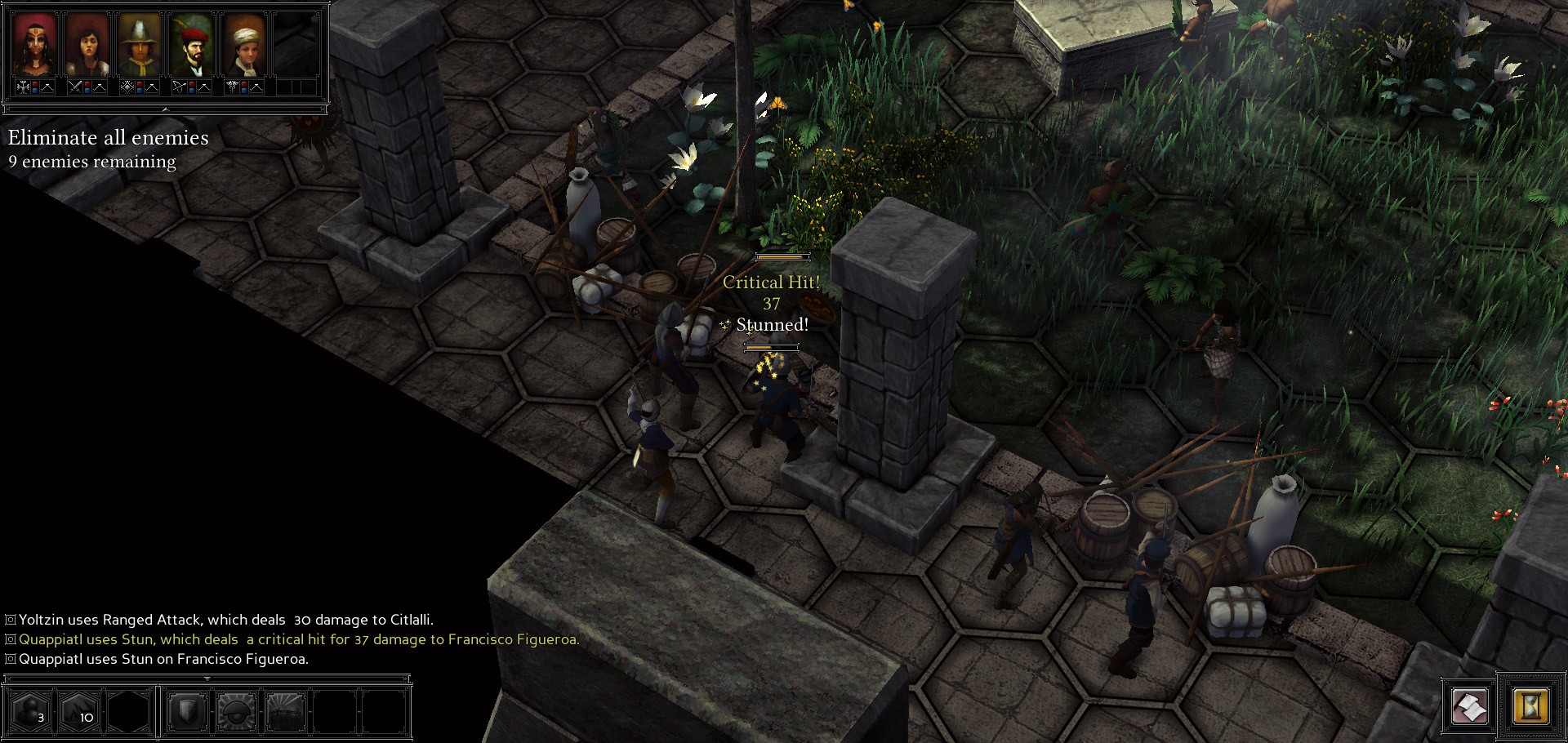
Task: Activate the sunburst field ability icon
Action: [x=286, y=711]
